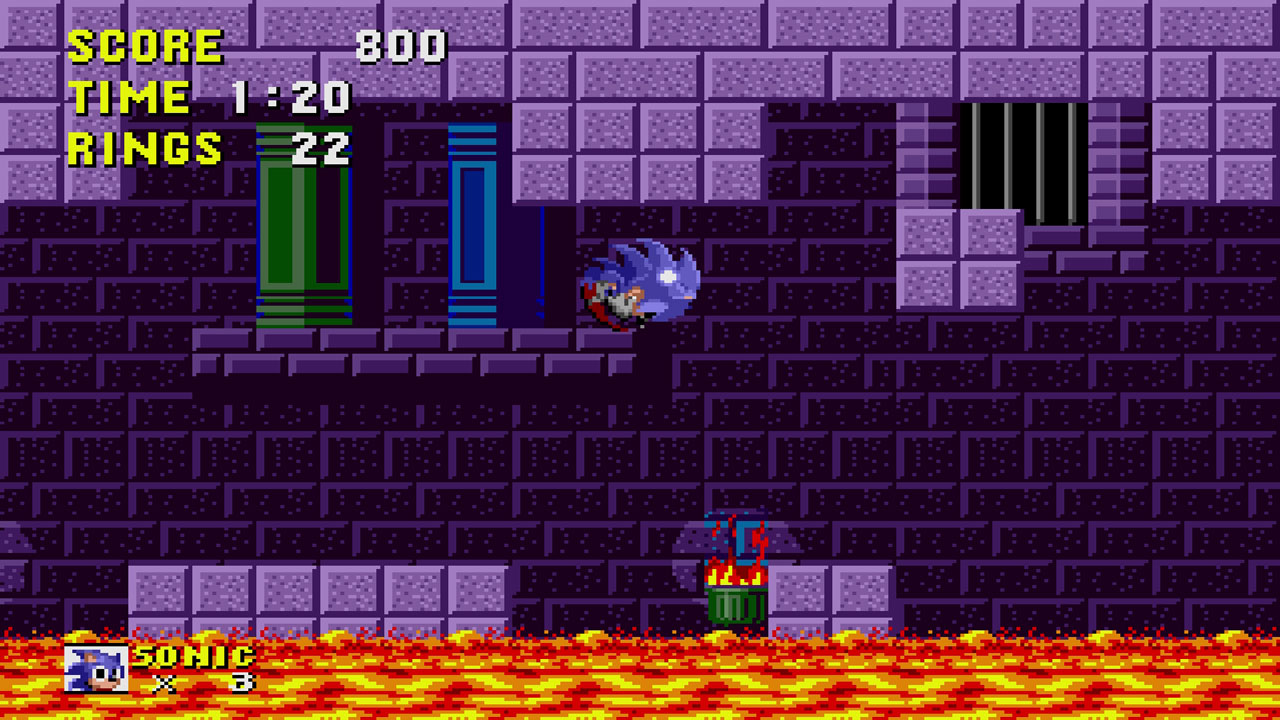
Task: Click the flaming torch on the pedestal
Action: point(735,570)
